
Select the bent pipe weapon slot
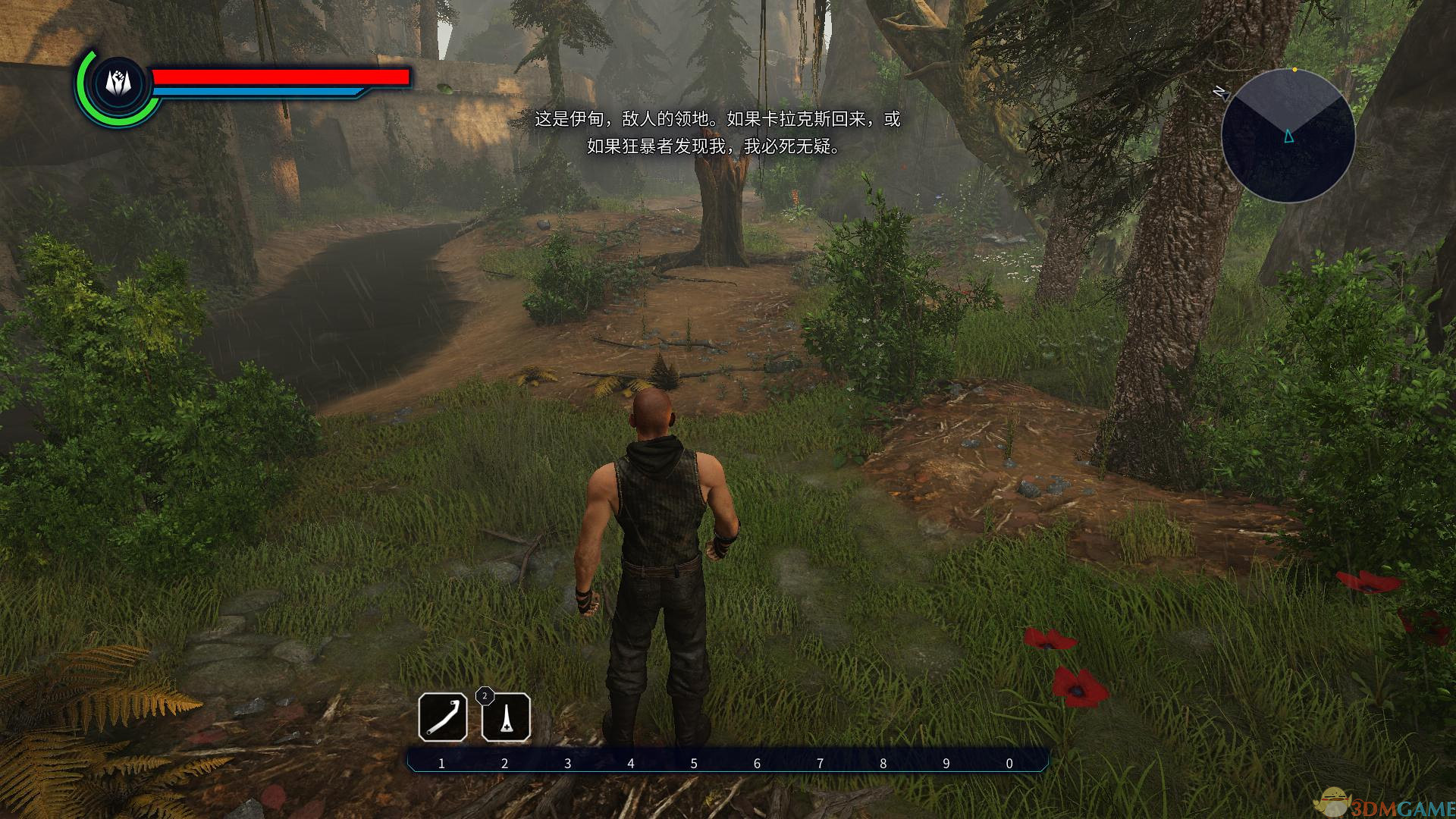coord(443,717)
